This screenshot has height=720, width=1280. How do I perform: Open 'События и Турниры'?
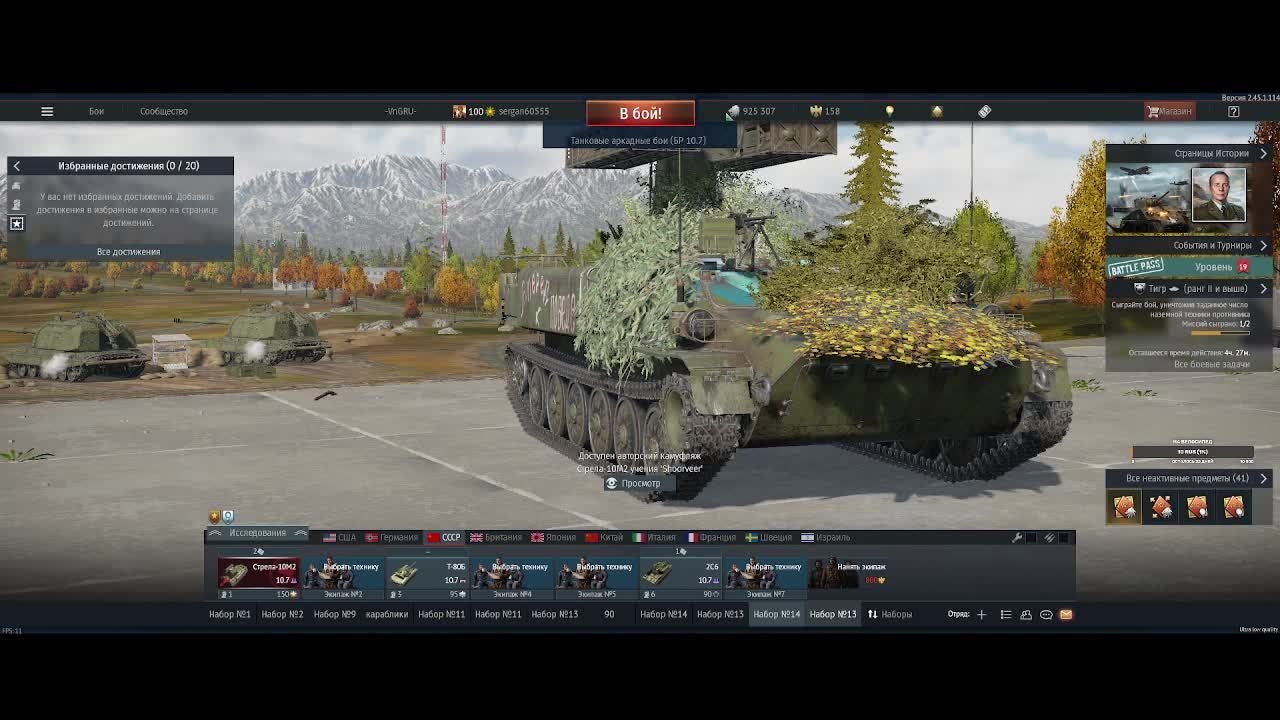click(x=1212, y=245)
